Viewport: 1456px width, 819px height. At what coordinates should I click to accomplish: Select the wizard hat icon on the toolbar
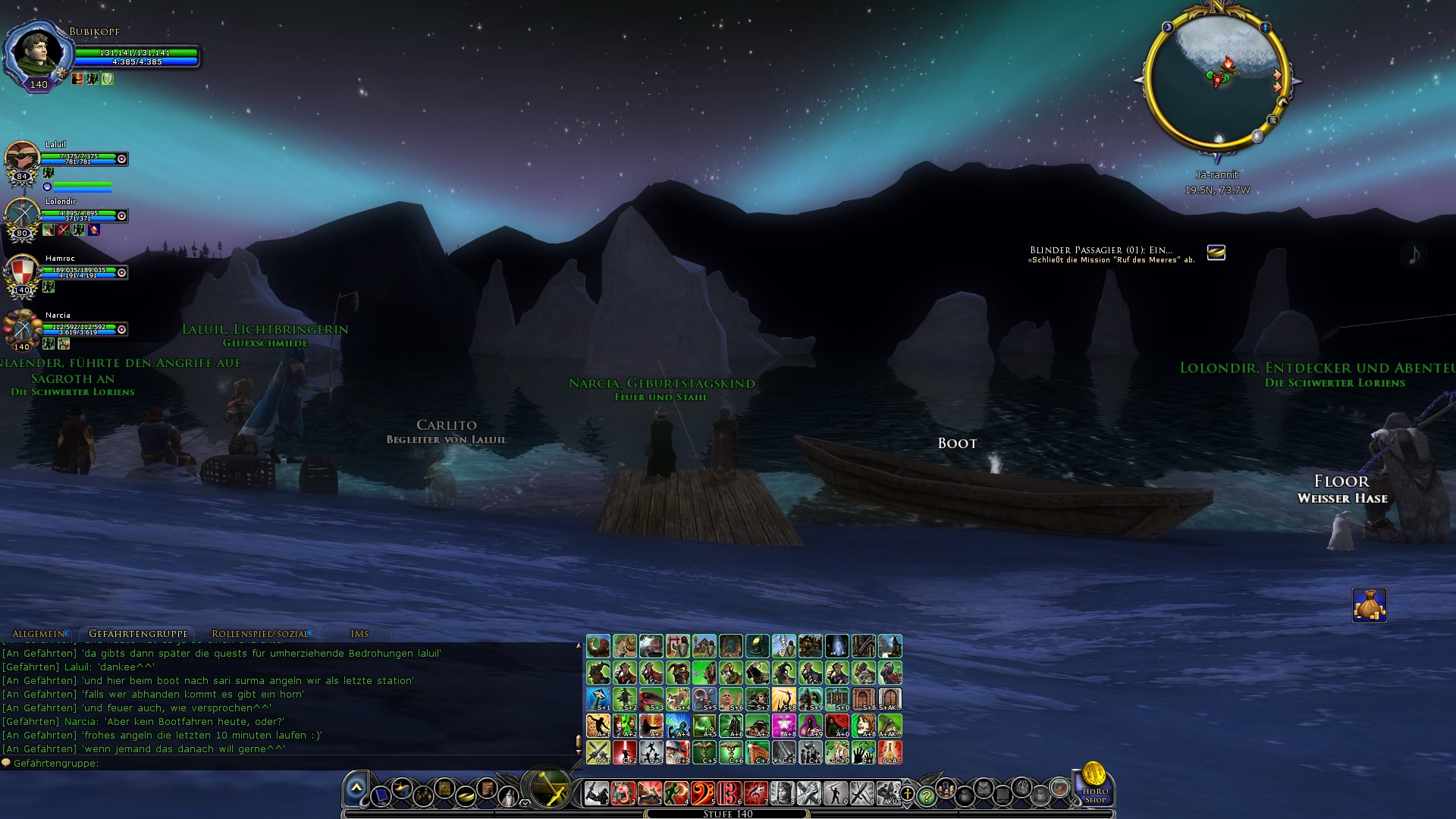[509, 795]
